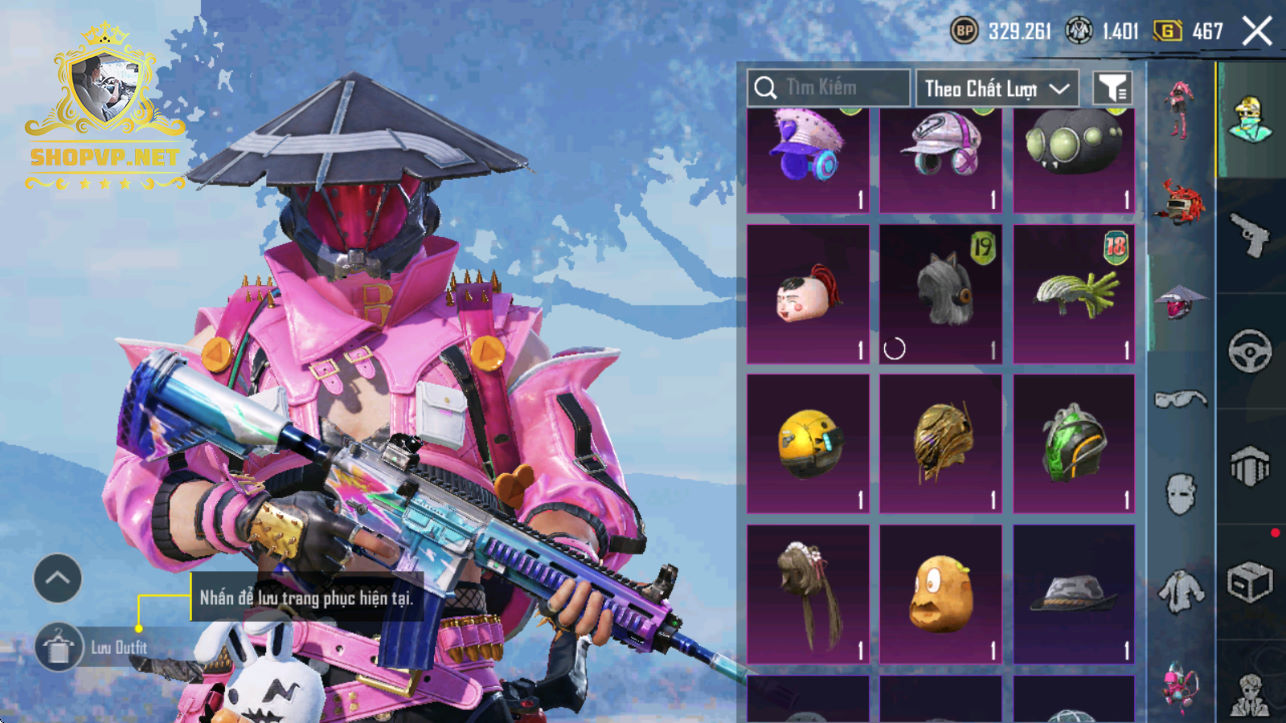Pick the golden feathered helmet
The height and width of the screenshot is (723, 1286).
[941, 443]
